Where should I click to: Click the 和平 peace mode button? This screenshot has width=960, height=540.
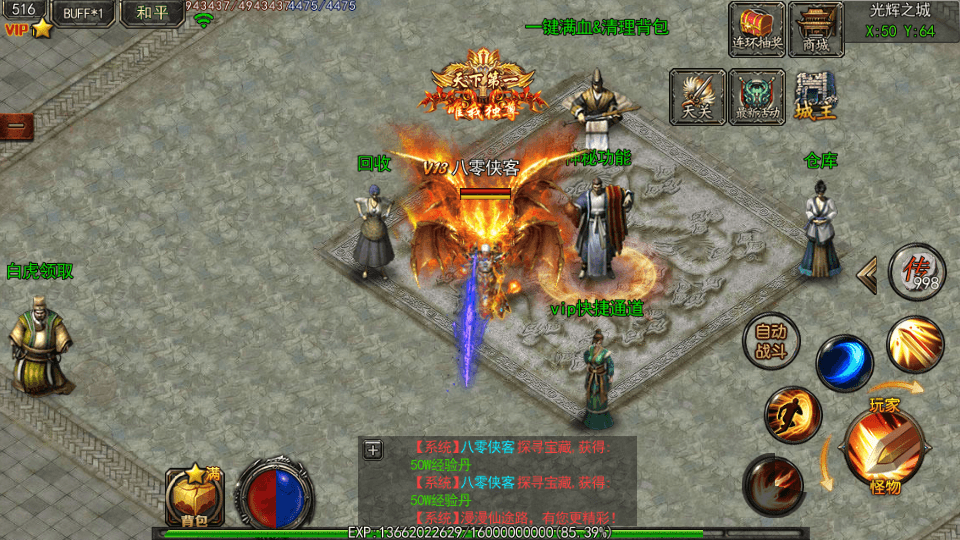152,13
